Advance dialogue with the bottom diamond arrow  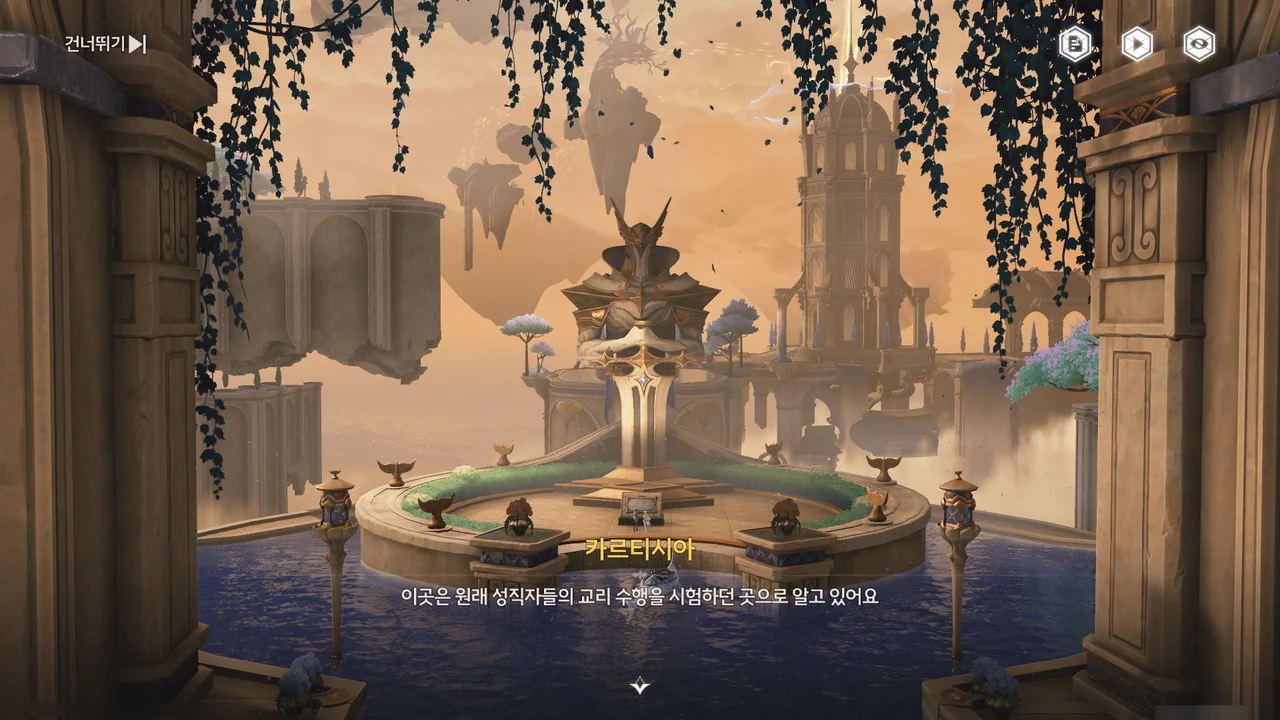pyautogui.click(x=640, y=685)
